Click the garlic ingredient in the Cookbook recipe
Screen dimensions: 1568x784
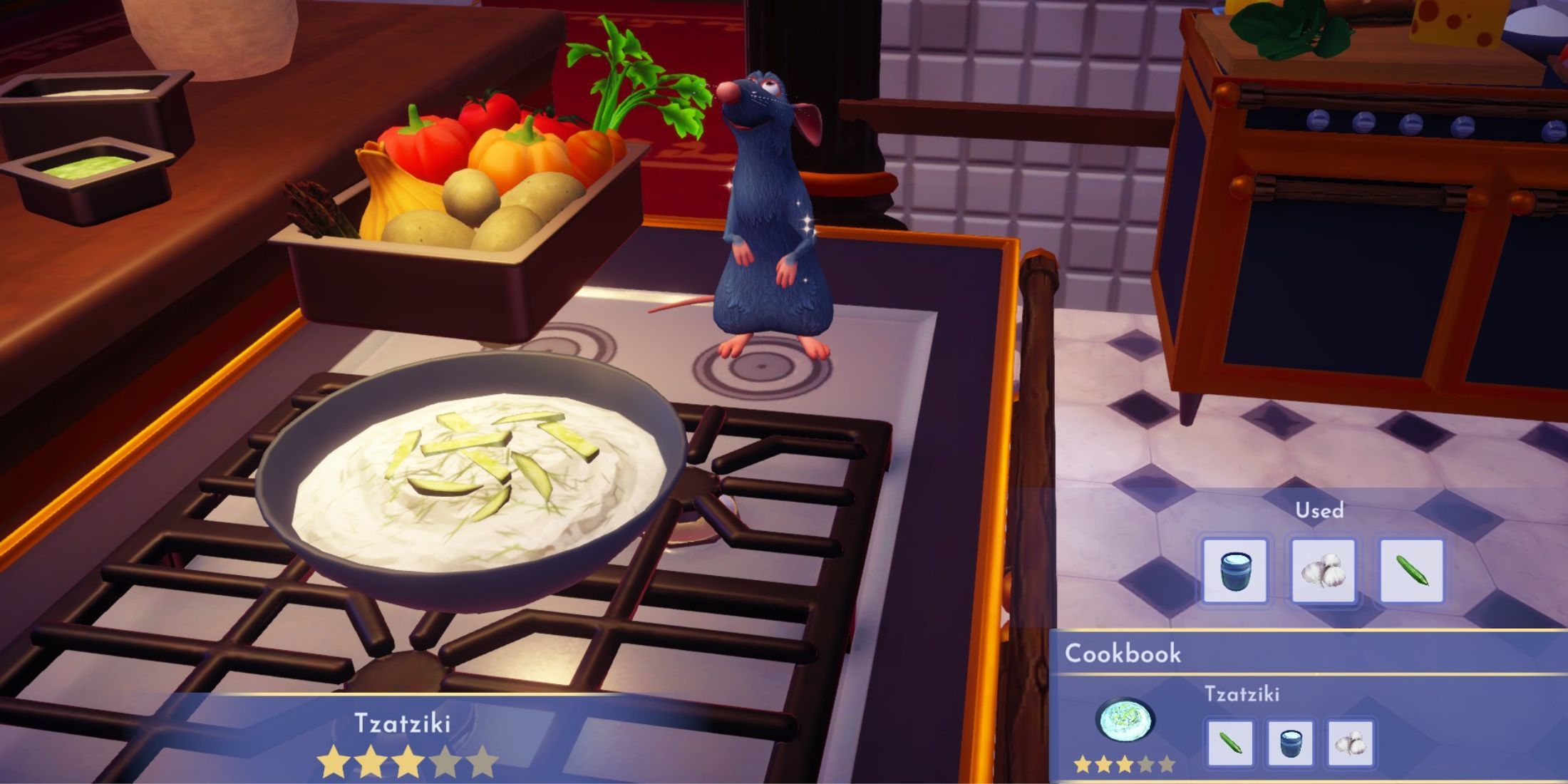click(x=1350, y=743)
